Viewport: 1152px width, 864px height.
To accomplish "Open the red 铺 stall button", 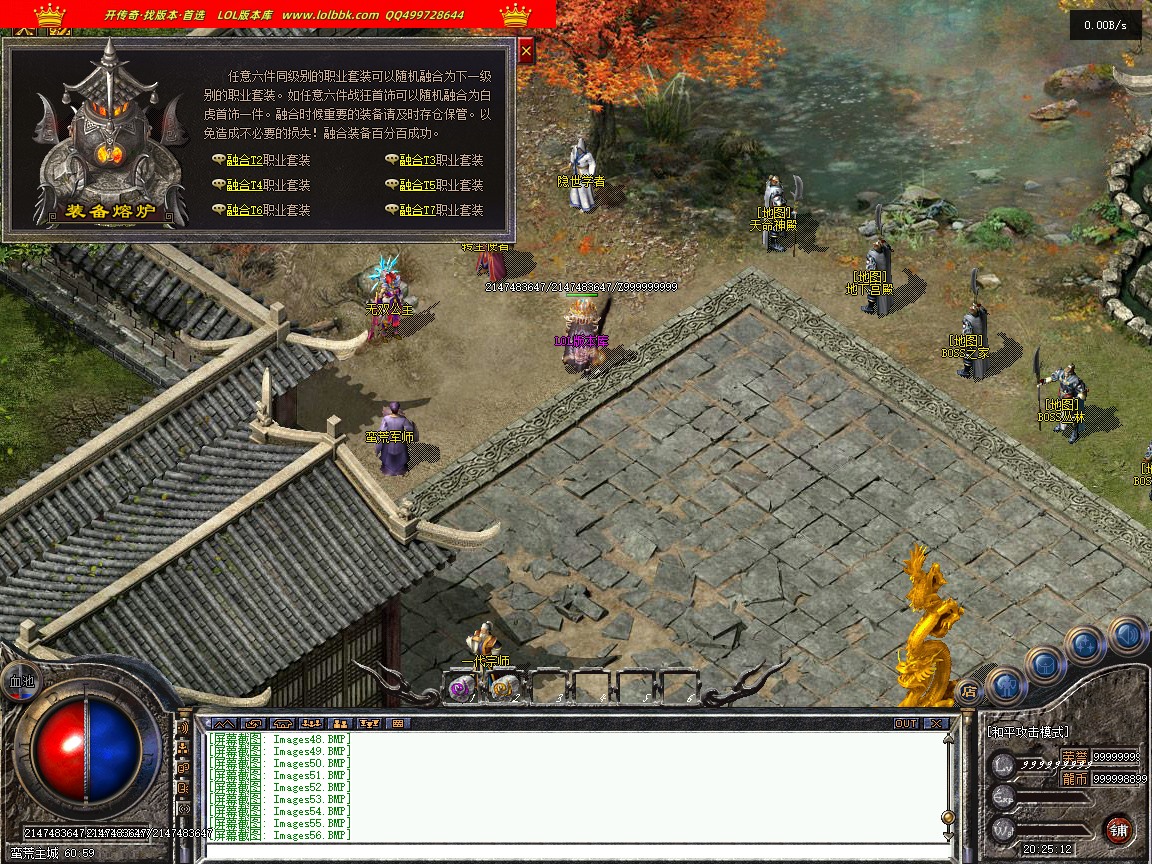I will pos(1118,830).
